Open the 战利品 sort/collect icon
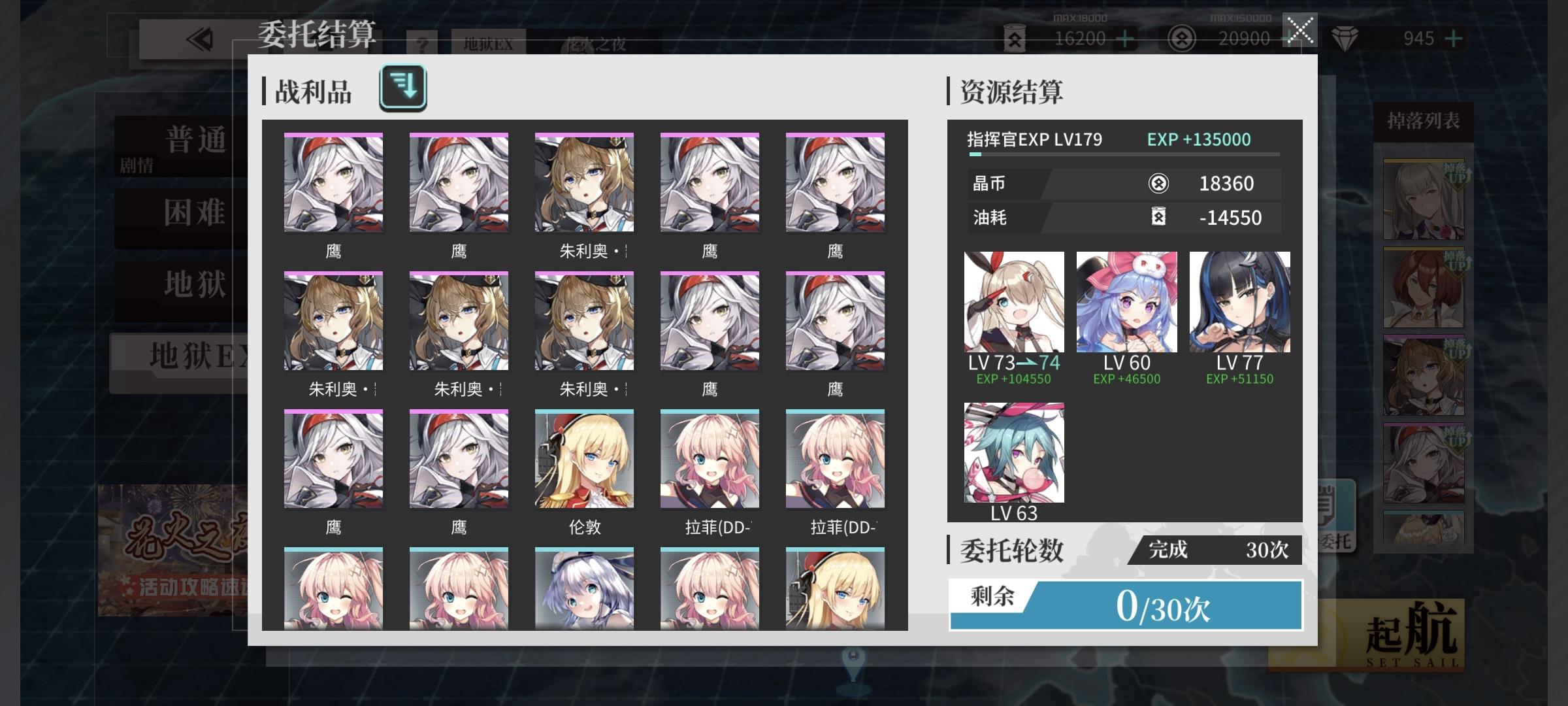Image resolution: width=1568 pixels, height=706 pixels. point(403,86)
